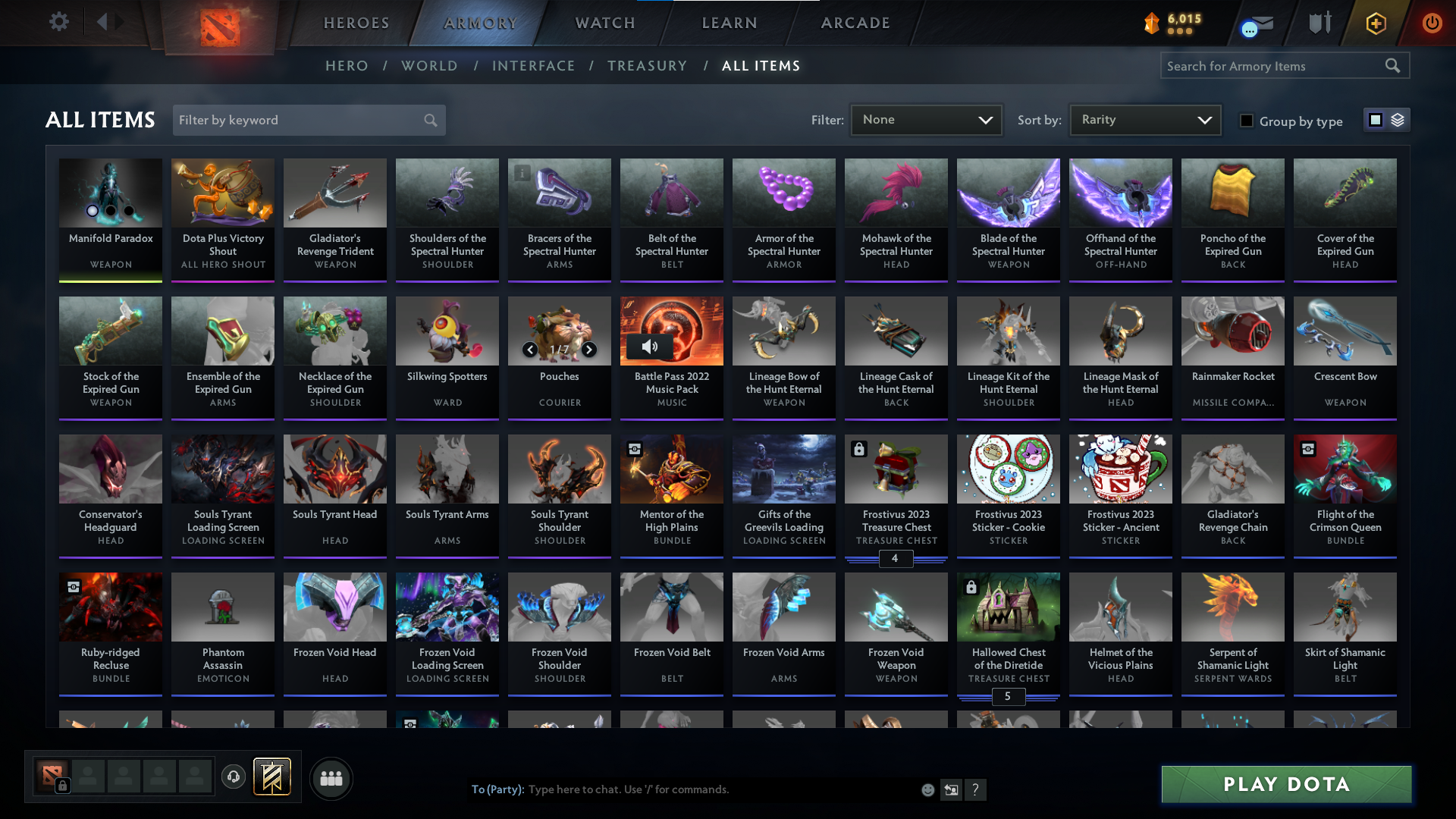Viewport: 1456px width, 819px height.
Task: Click the friends group icon near chat
Action: tap(331, 778)
